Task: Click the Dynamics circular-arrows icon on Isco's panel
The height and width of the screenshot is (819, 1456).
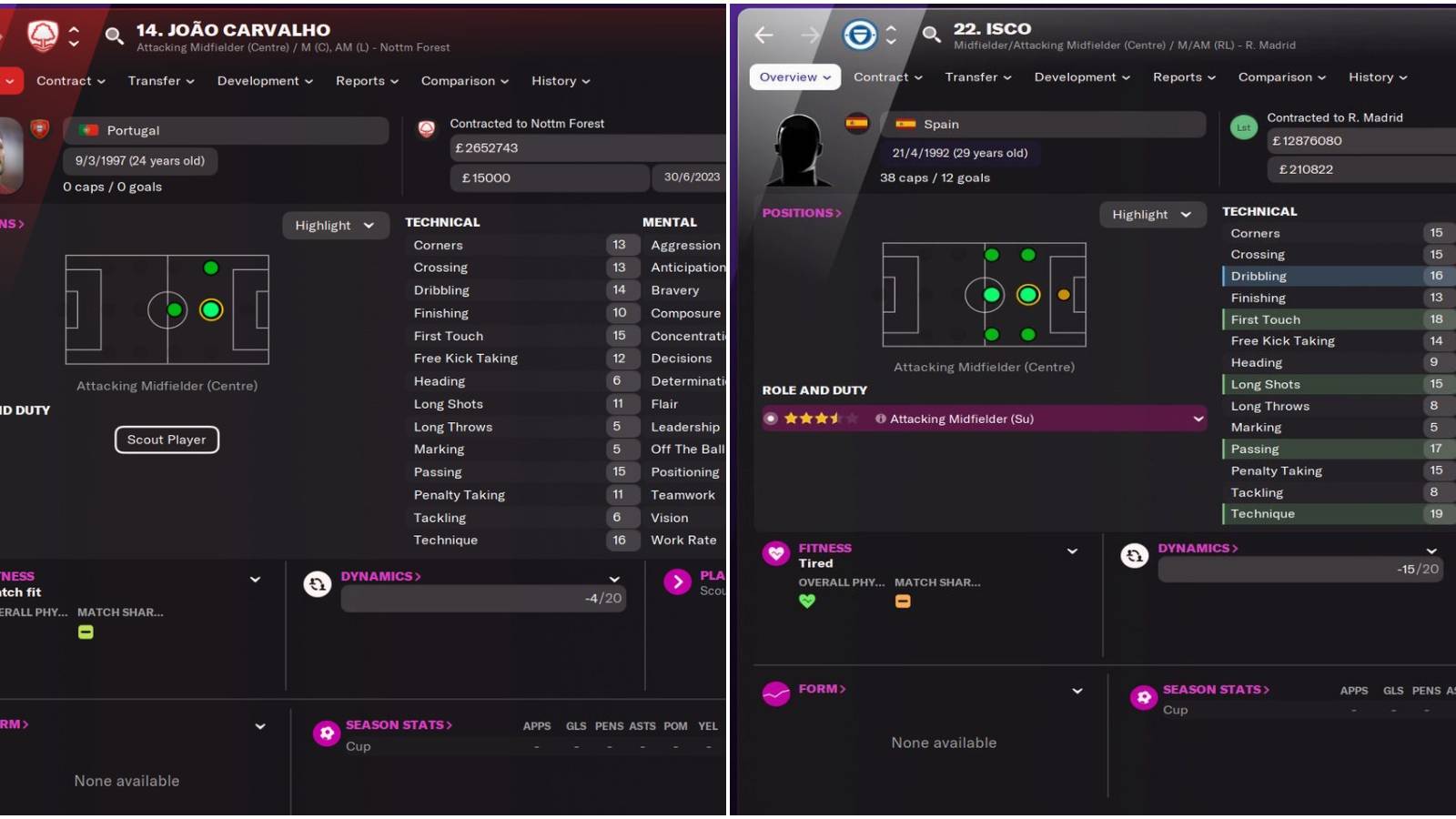Action: 1134,555
